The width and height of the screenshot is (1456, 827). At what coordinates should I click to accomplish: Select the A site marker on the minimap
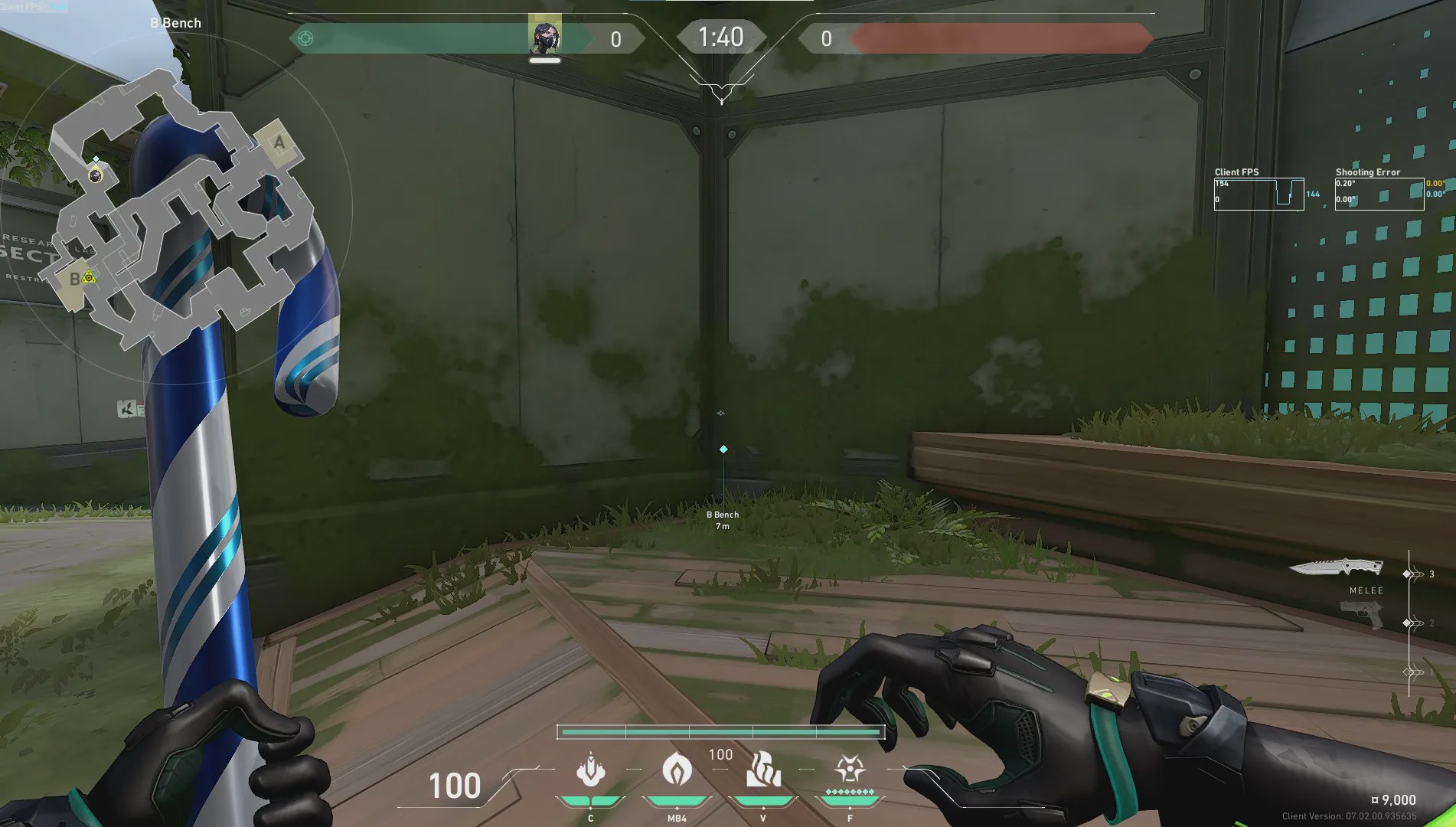[279, 142]
